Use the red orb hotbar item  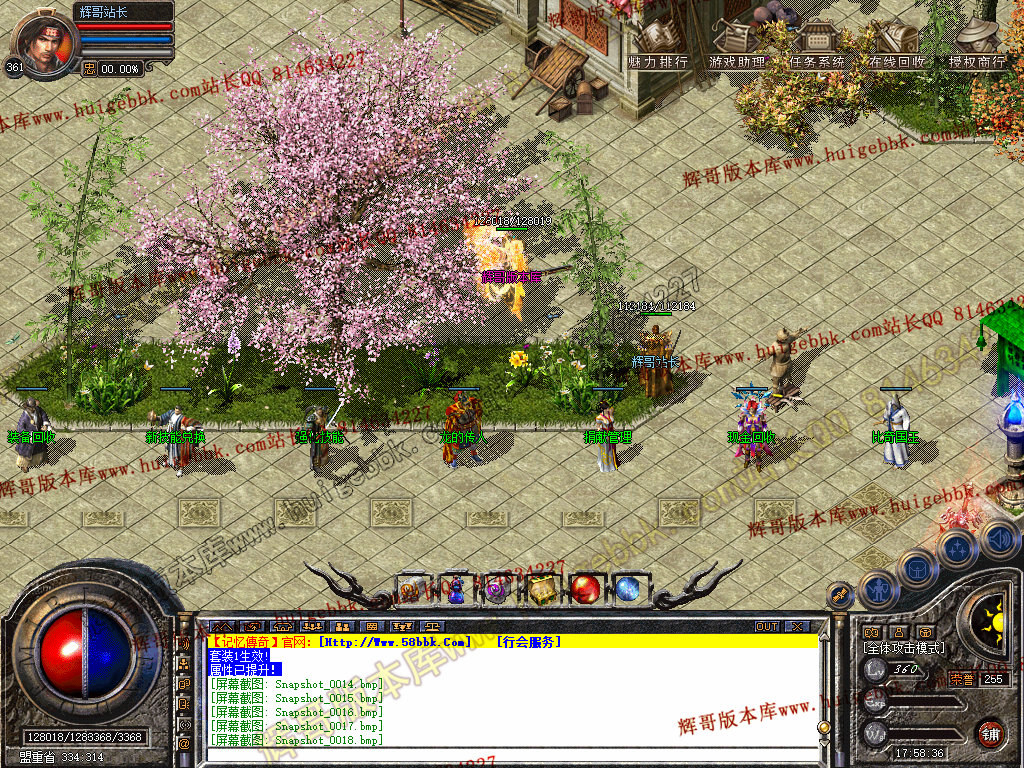[585, 590]
